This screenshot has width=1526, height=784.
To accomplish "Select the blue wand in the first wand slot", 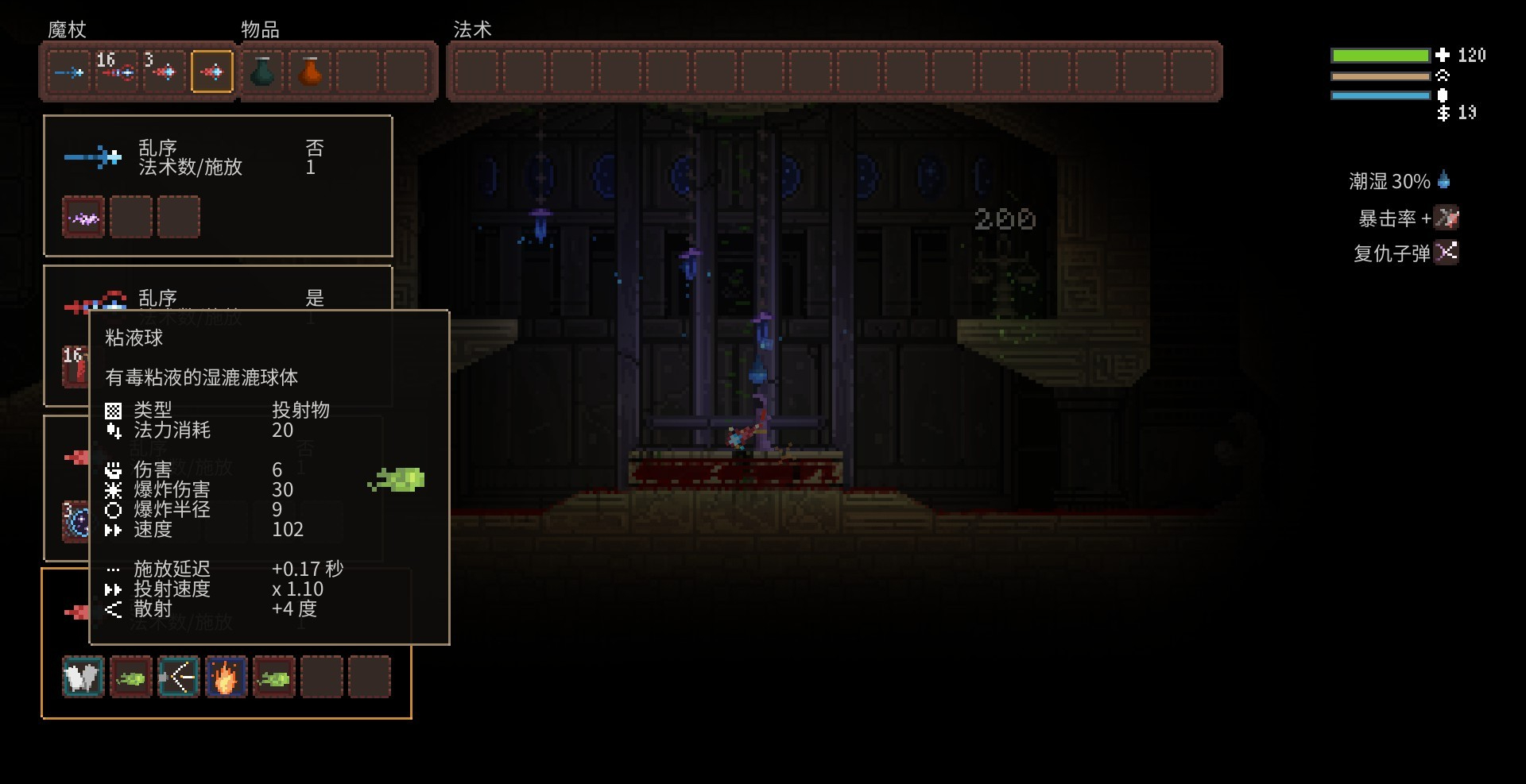I will click(68, 72).
